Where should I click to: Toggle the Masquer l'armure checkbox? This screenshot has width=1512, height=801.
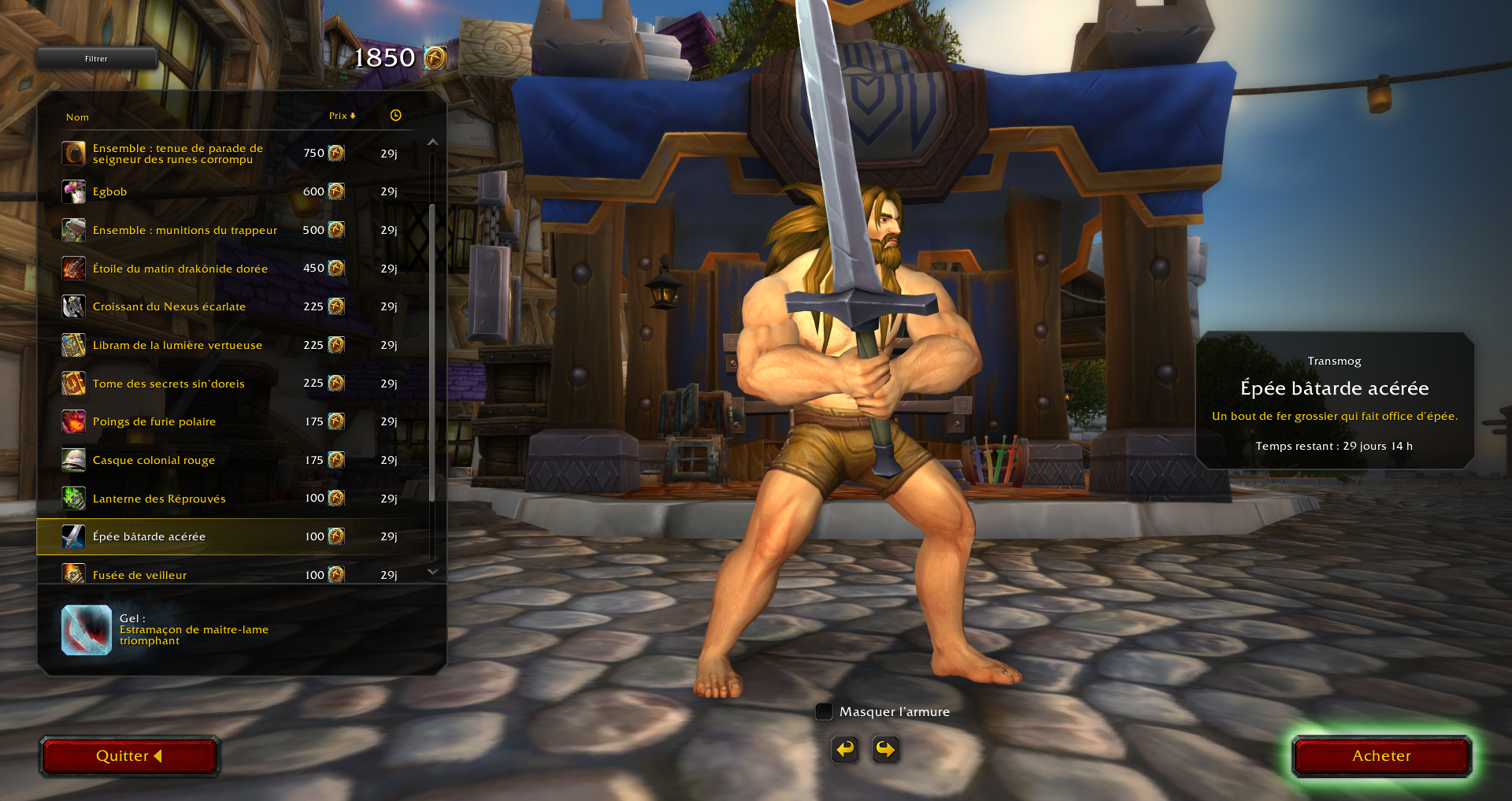point(824,712)
